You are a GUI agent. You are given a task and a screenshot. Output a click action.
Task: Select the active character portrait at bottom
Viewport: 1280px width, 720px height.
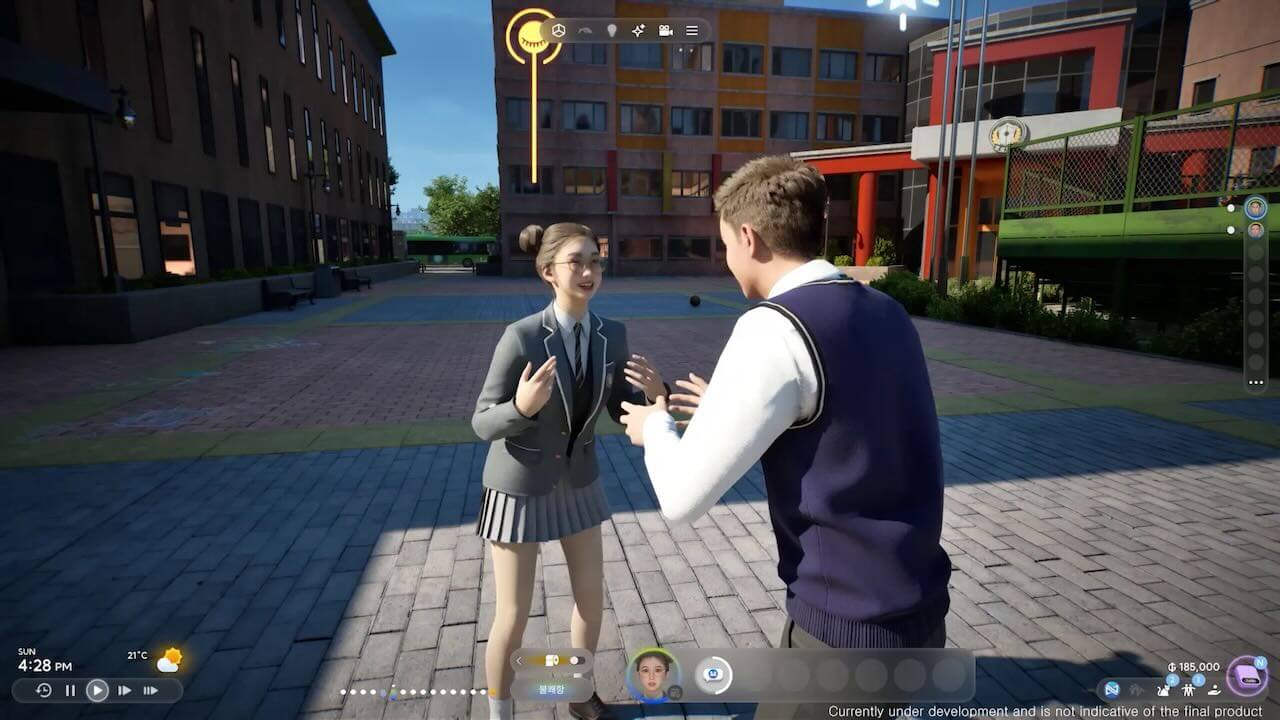(x=652, y=674)
